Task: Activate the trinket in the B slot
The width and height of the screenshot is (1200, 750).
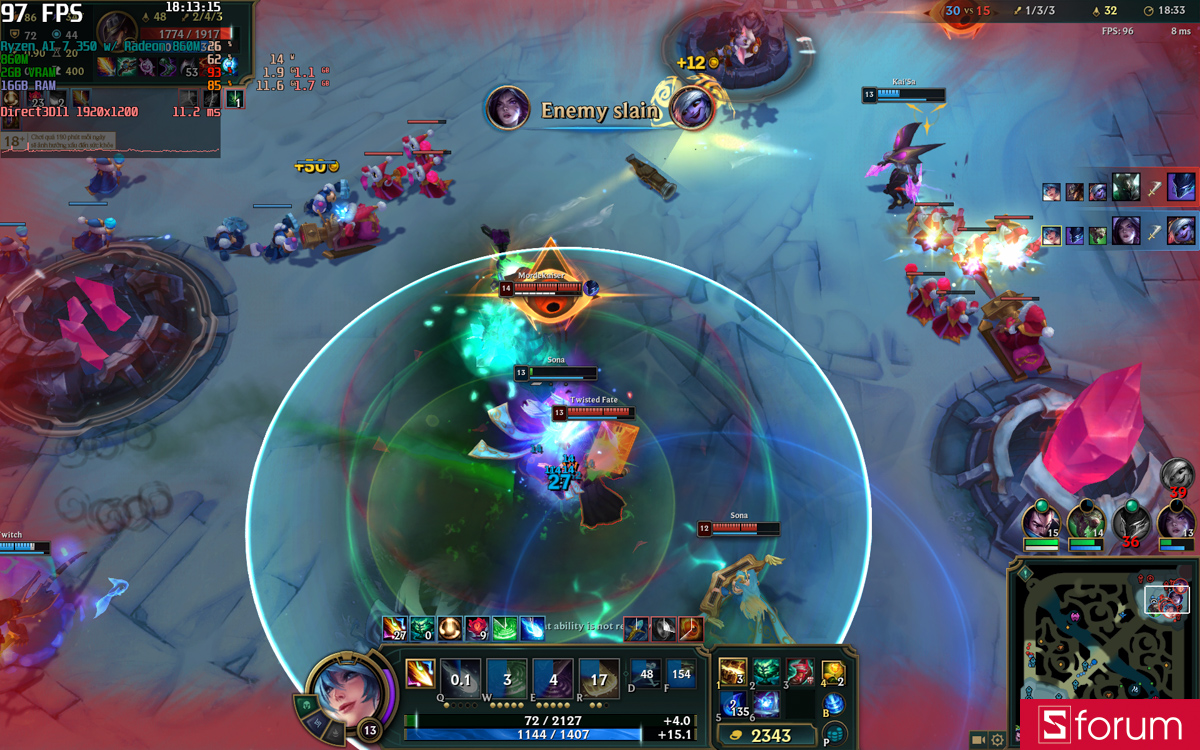Action: pyautogui.click(x=834, y=705)
